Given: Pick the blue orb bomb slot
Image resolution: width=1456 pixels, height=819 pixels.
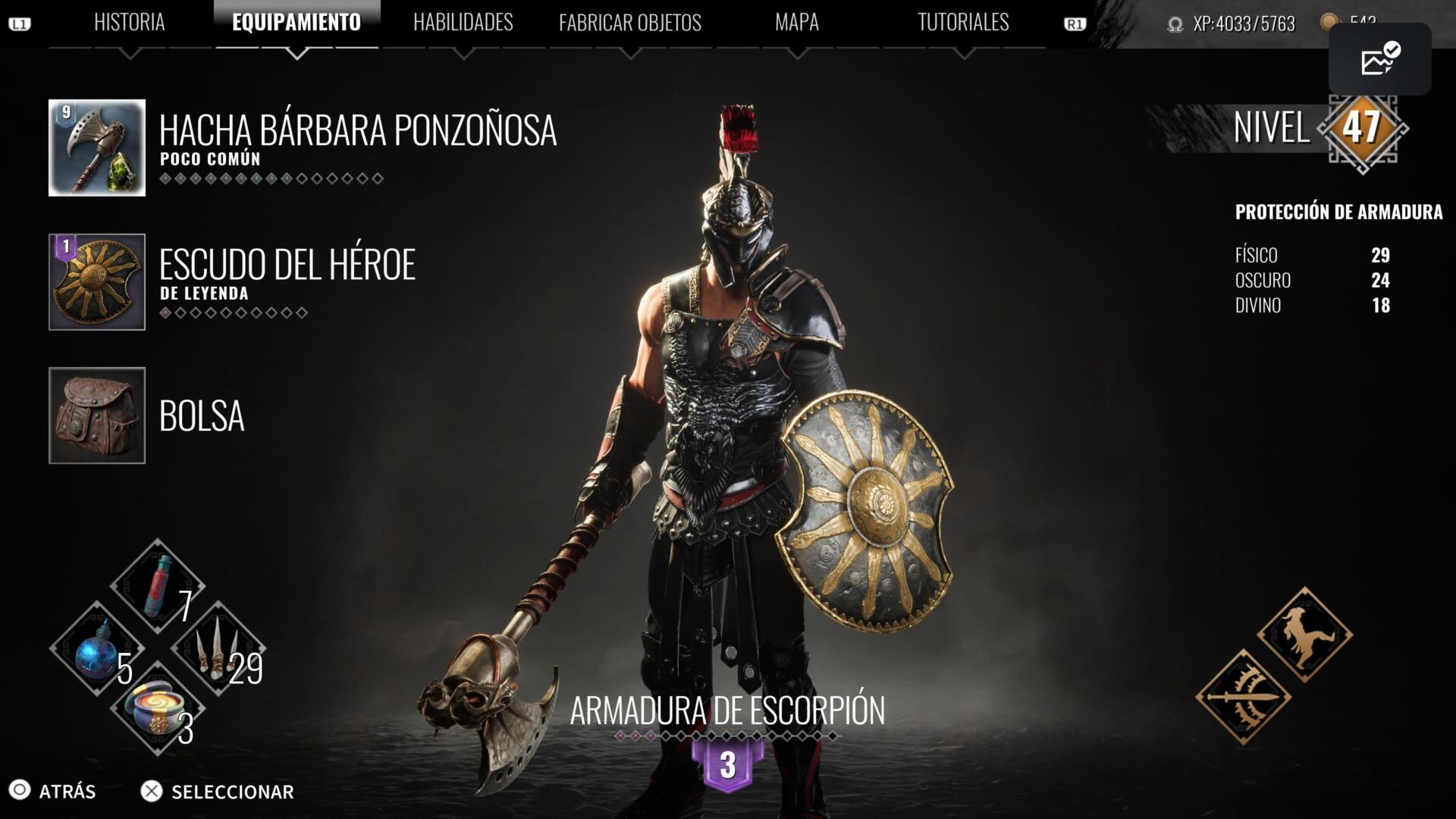Looking at the screenshot, I should 96,649.
